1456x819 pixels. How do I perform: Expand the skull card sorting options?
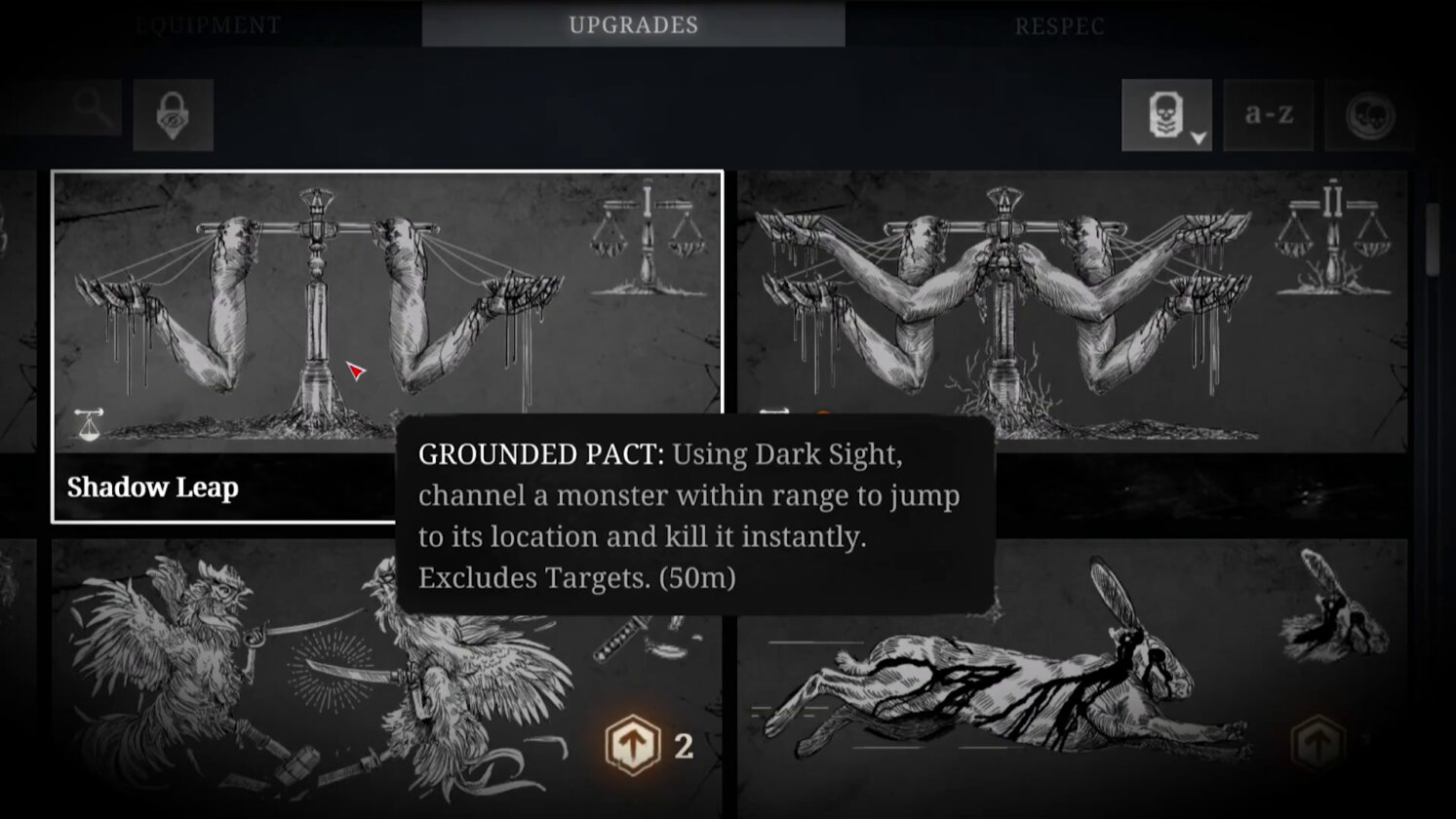pyautogui.click(x=1197, y=138)
